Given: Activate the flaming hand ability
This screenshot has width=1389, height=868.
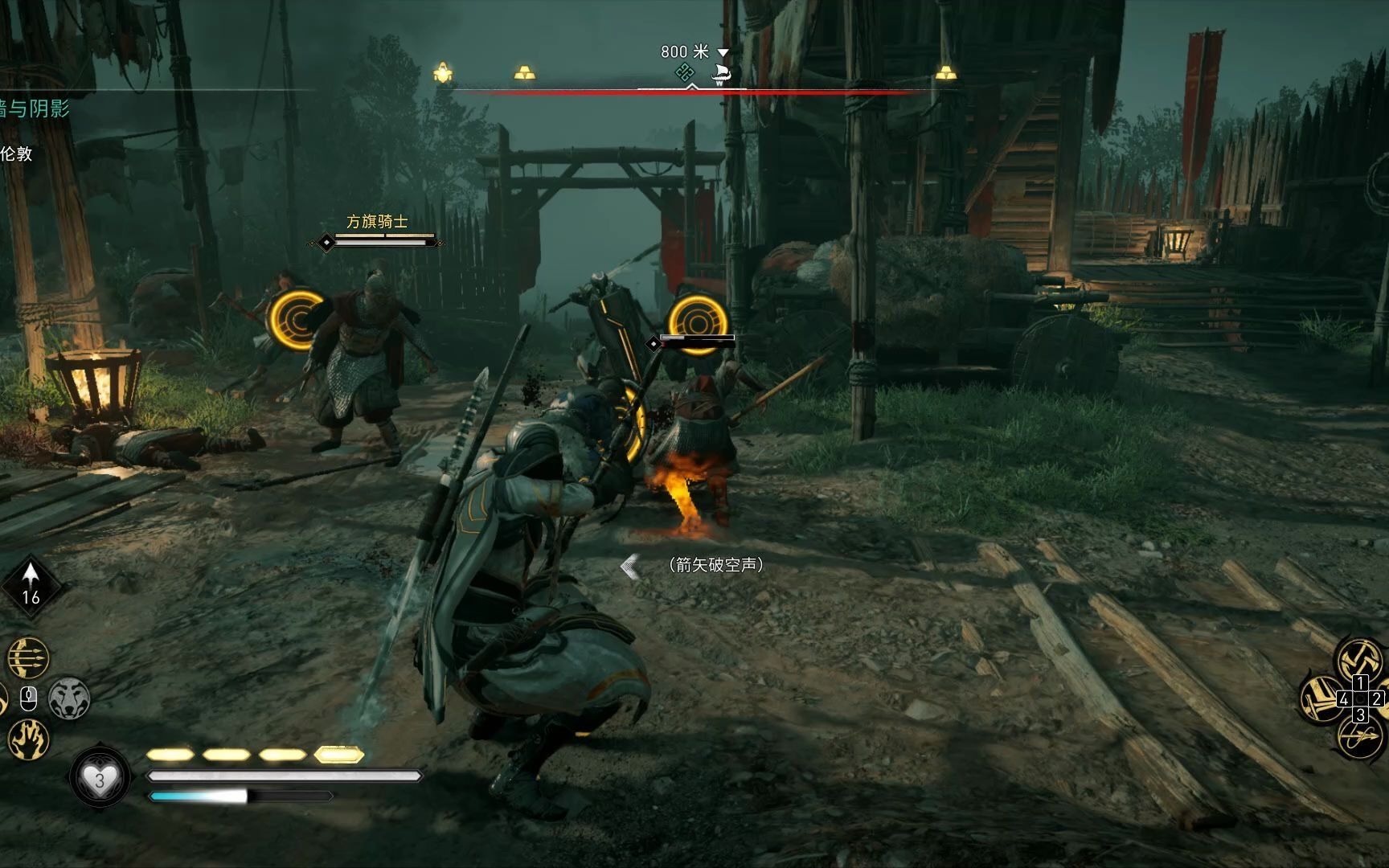Looking at the screenshot, I should pos(28,739).
